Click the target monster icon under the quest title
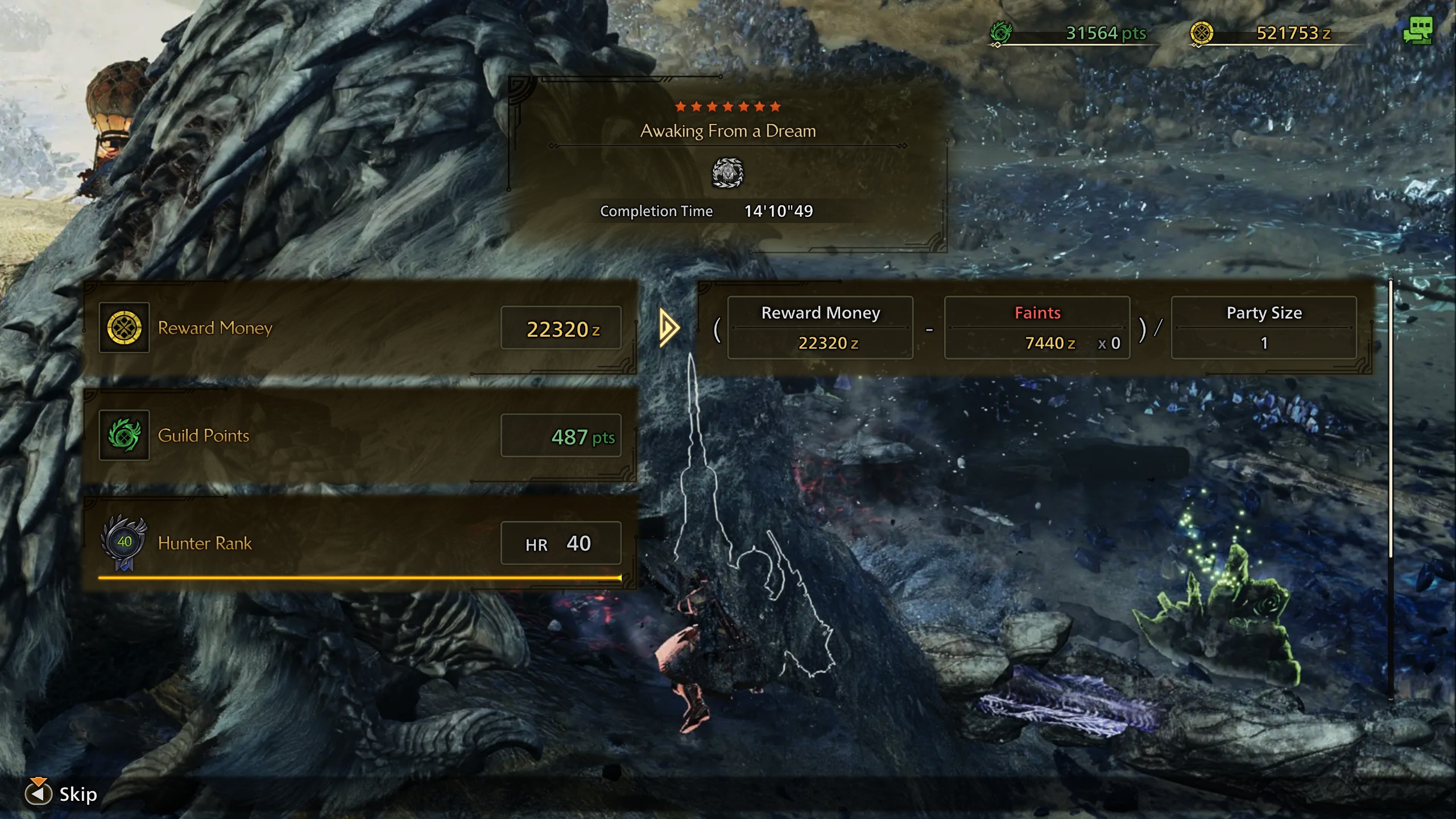This screenshot has height=819, width=1456. (727, 173)
